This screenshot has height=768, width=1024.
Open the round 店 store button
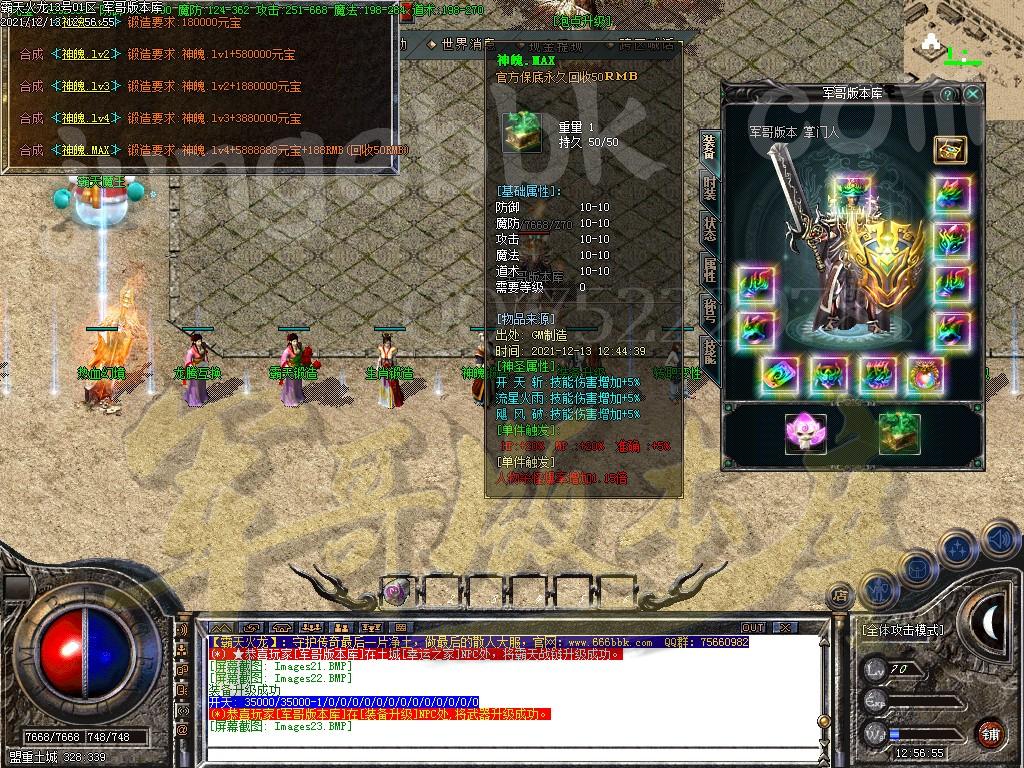838,597
